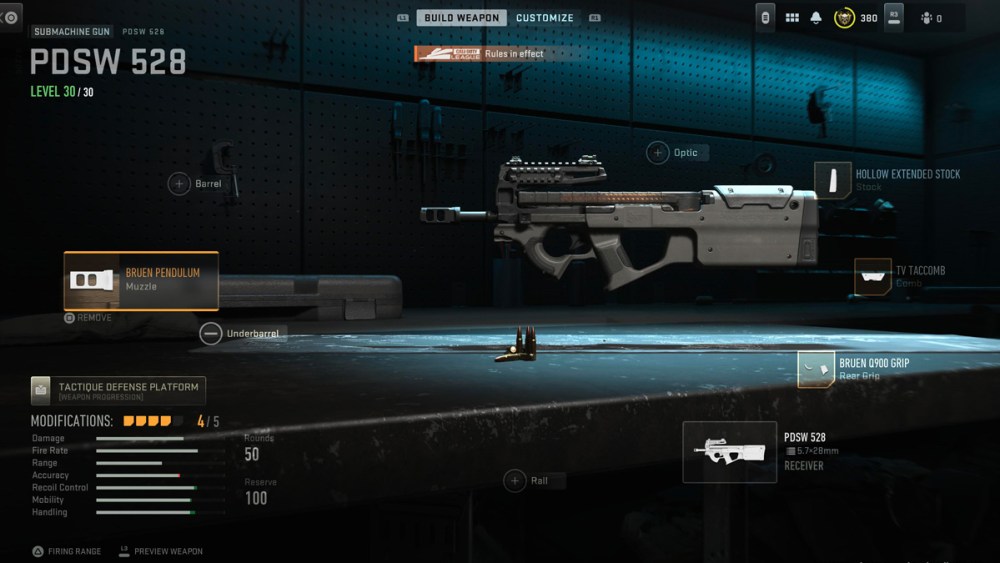Remove the Bruen Pendulum muzzle attachment
The height and width of the screenshot is (563, 1000).
88,318
